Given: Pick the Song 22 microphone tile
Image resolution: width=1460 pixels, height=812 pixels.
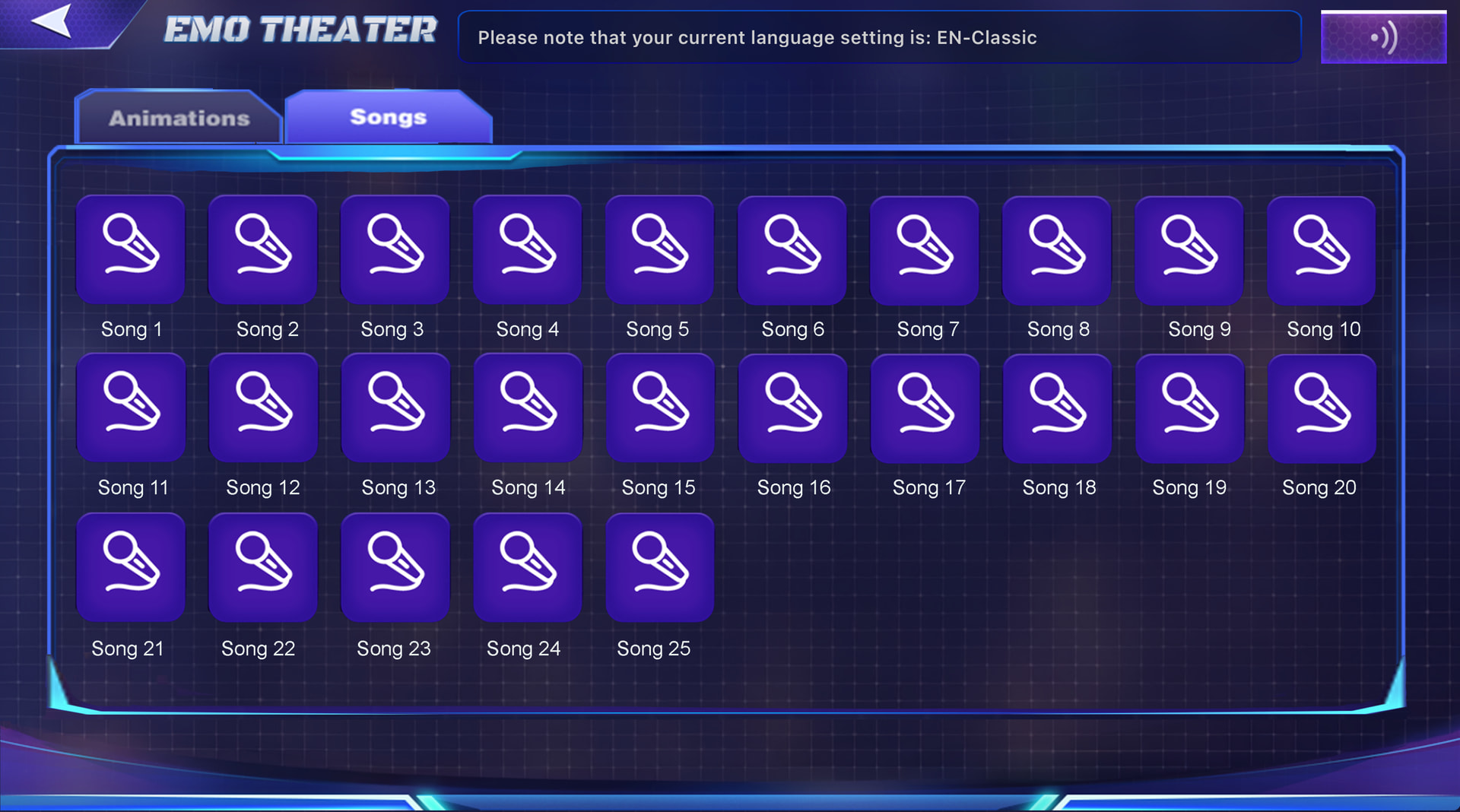Looking at the screenshot, I should click(263, 567).
